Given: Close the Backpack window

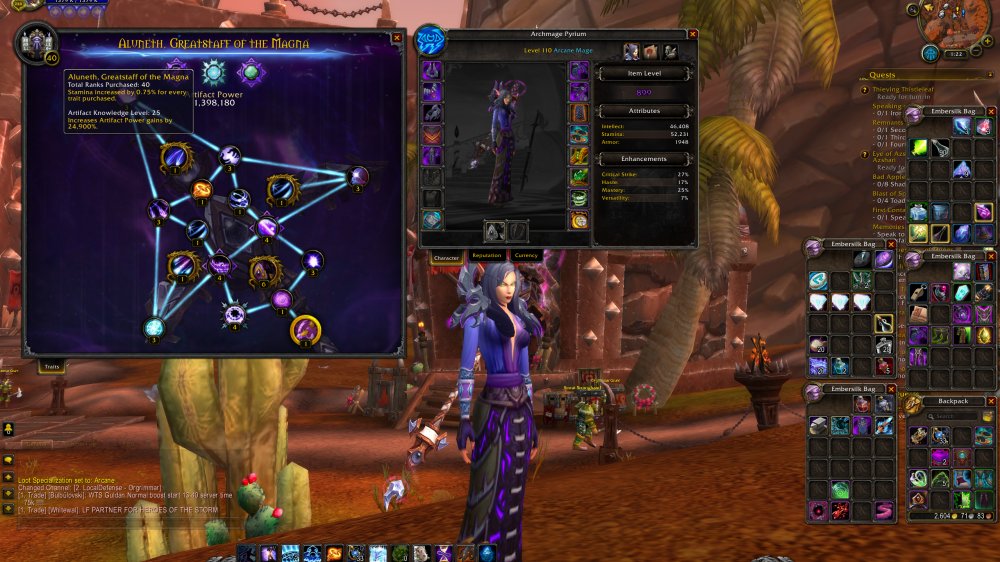Looking at the screenshot, I should 991,402.
